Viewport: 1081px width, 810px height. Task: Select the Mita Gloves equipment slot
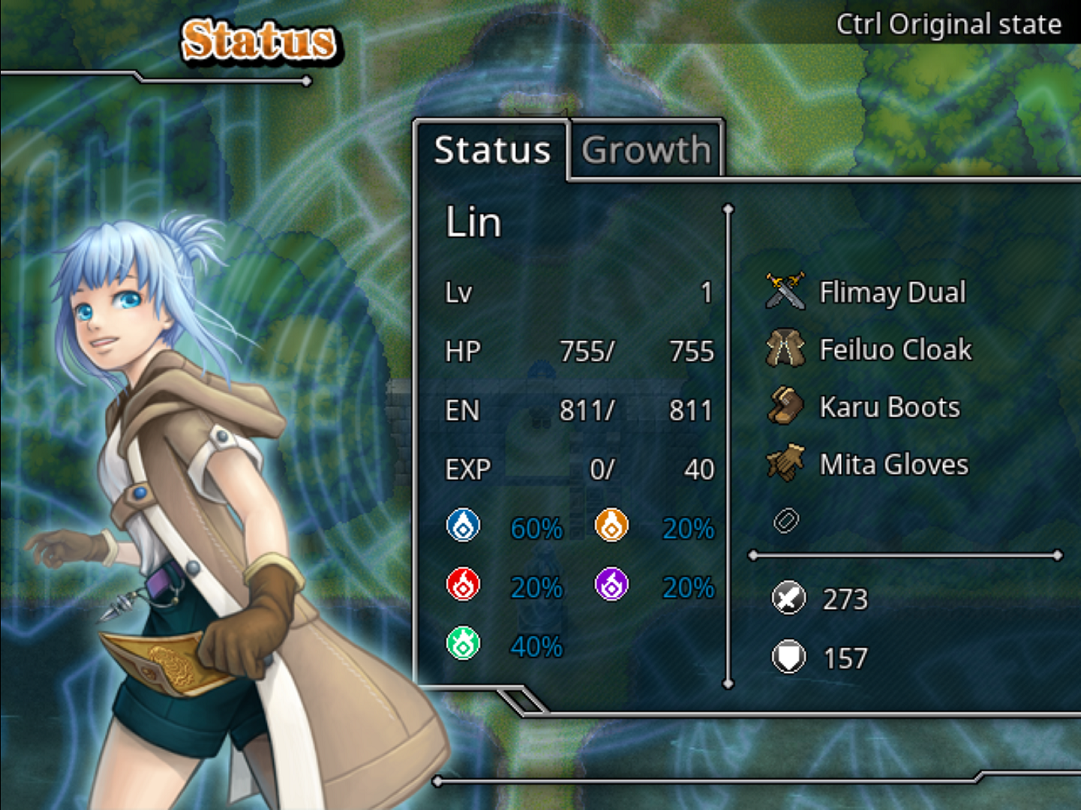(893, 464)
